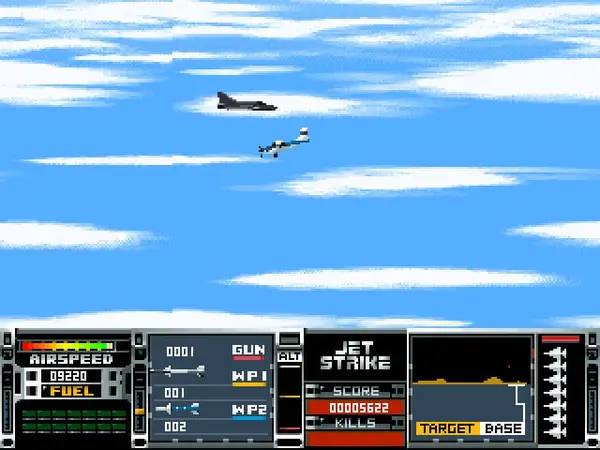Choose the WP1 missile weapon

249,378
